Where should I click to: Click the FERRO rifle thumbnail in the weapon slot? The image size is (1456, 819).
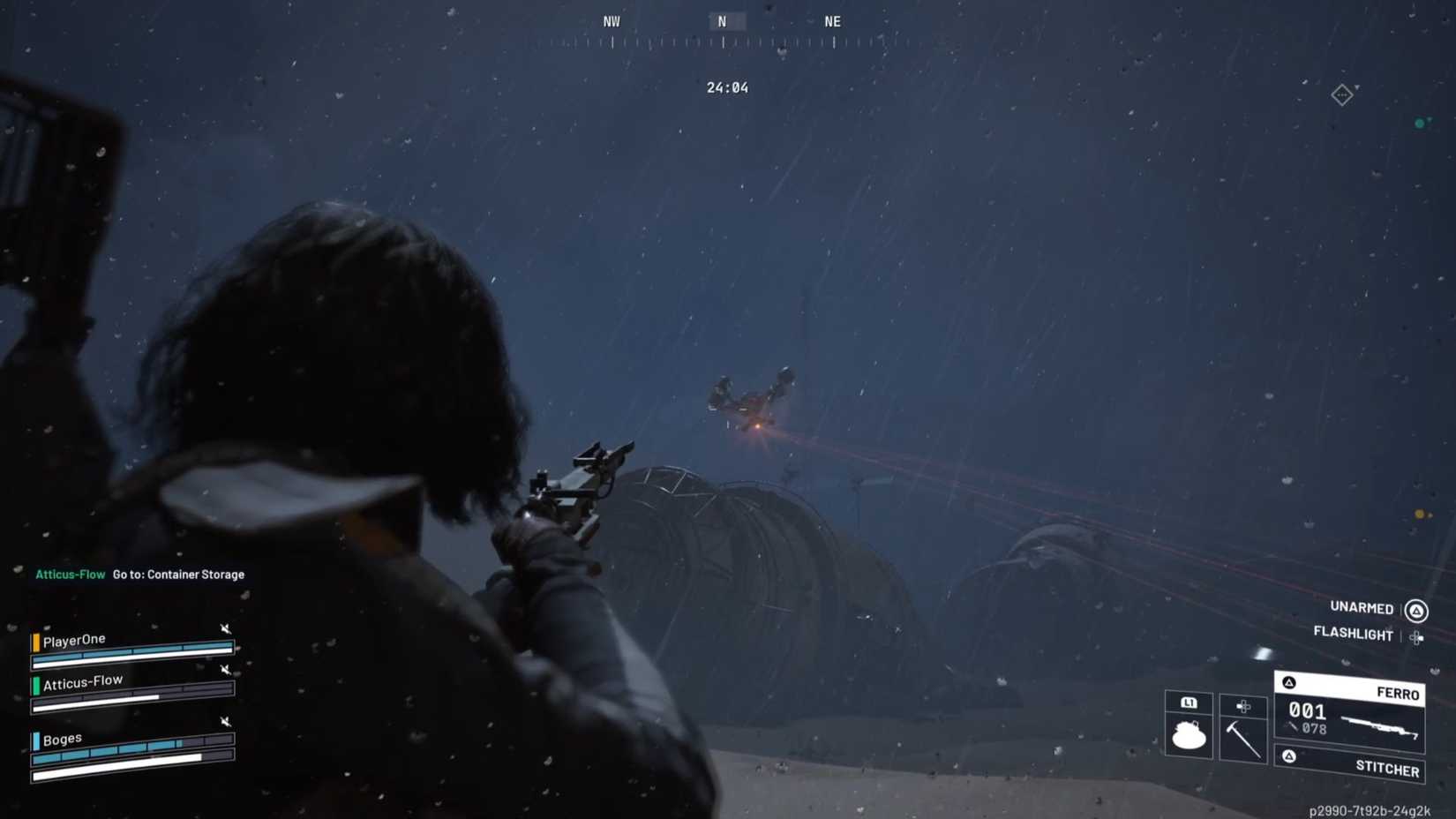pyautogui.click(x=1378, y=726)
